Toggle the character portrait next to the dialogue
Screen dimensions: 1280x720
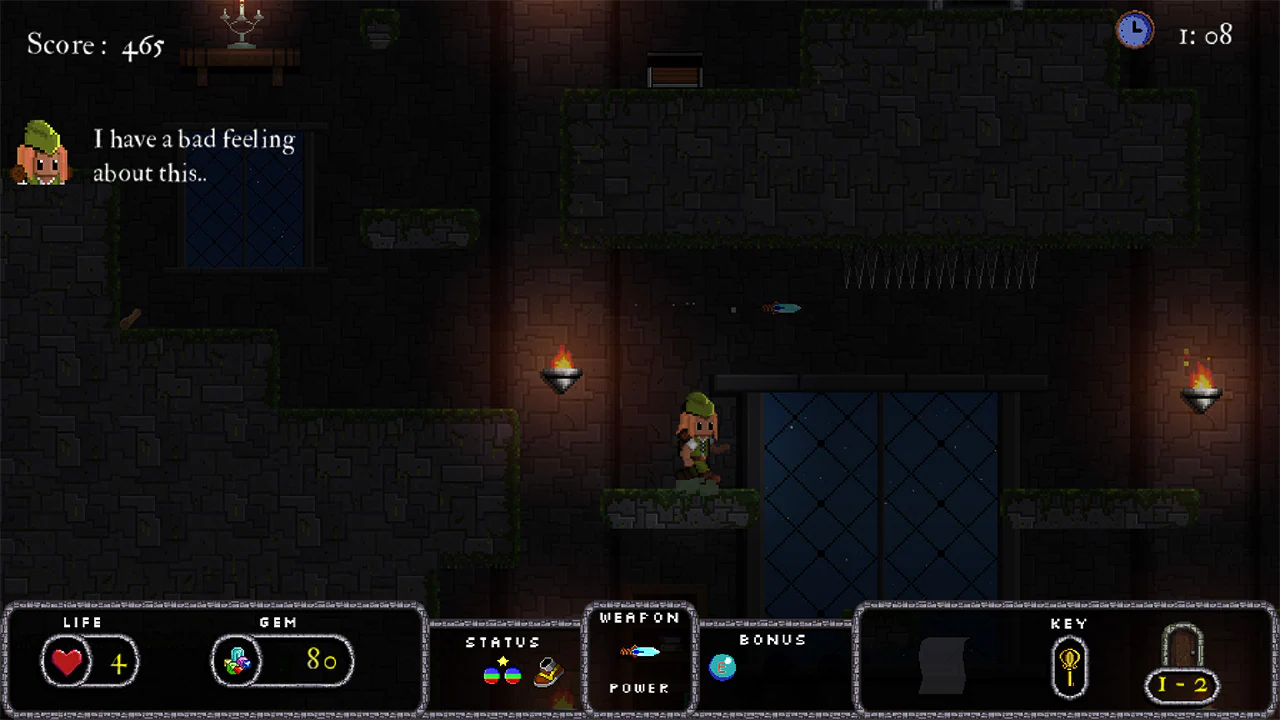point(42,151)
